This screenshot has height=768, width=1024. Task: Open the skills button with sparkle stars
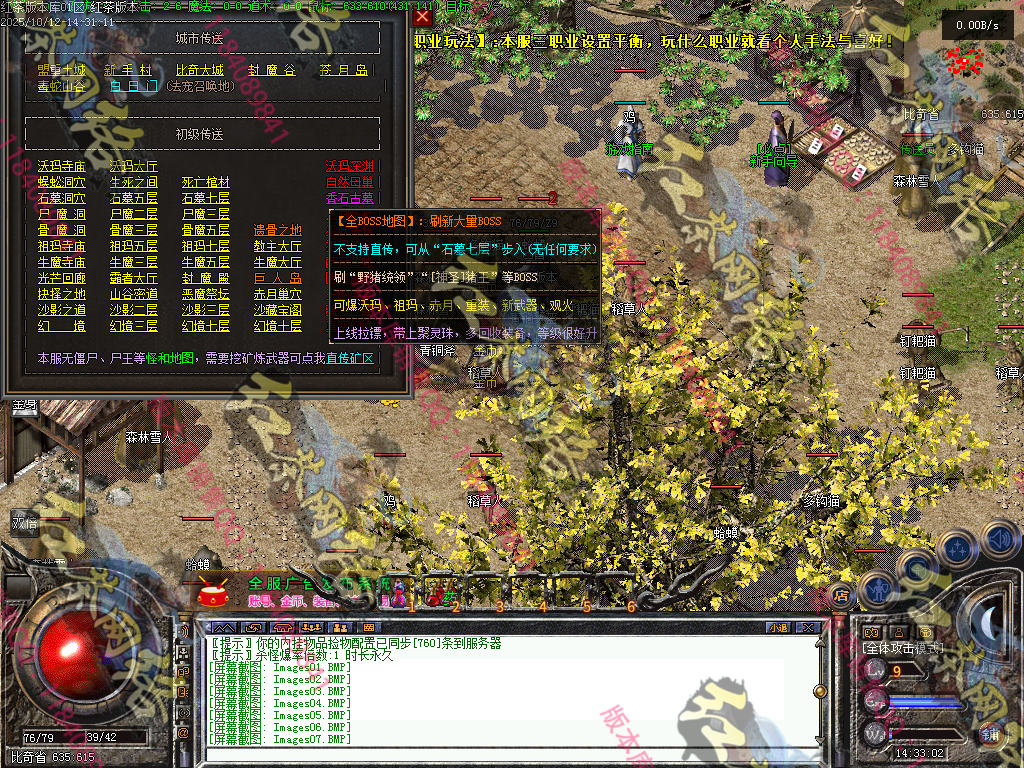point(958,548)
